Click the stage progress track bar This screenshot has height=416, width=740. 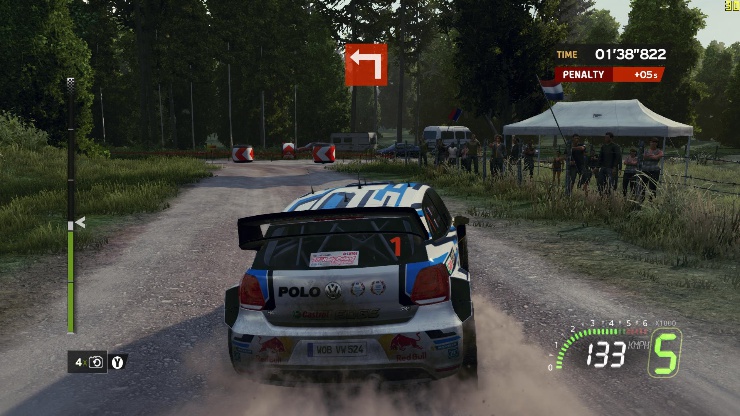coord(70,205)
